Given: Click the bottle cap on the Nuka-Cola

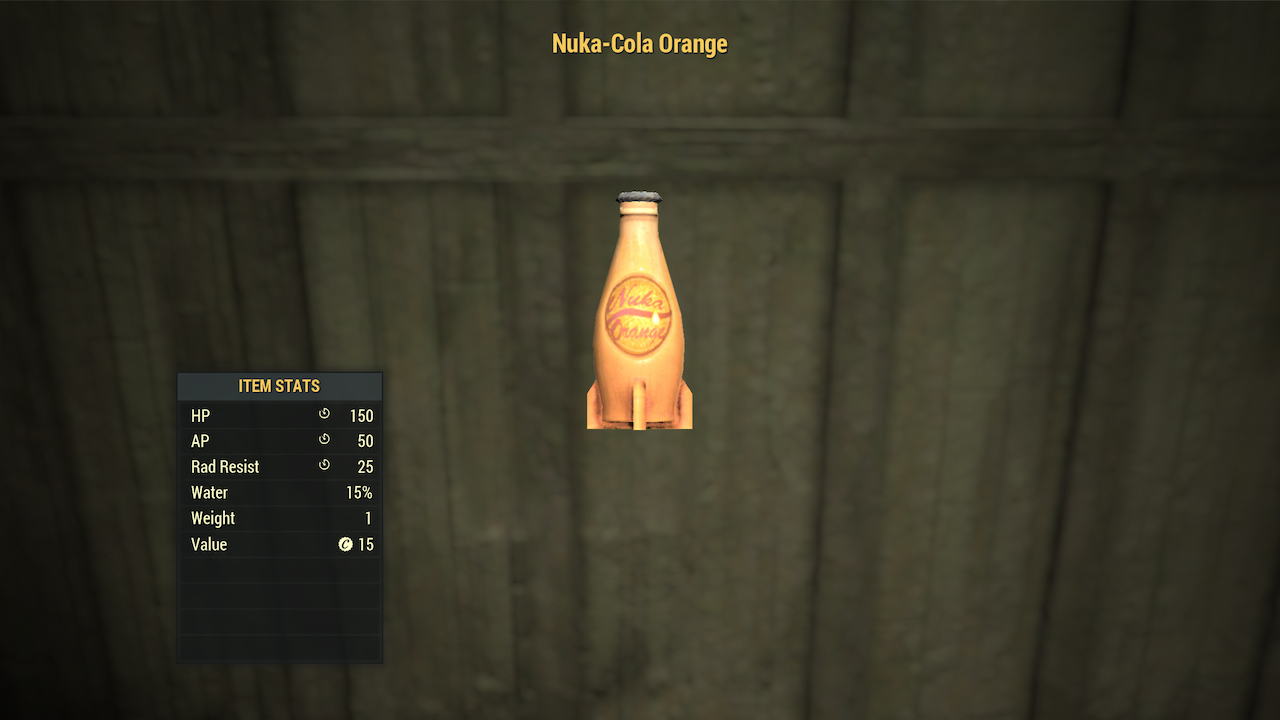Looking at the screenshot, I should click(639, 194).
